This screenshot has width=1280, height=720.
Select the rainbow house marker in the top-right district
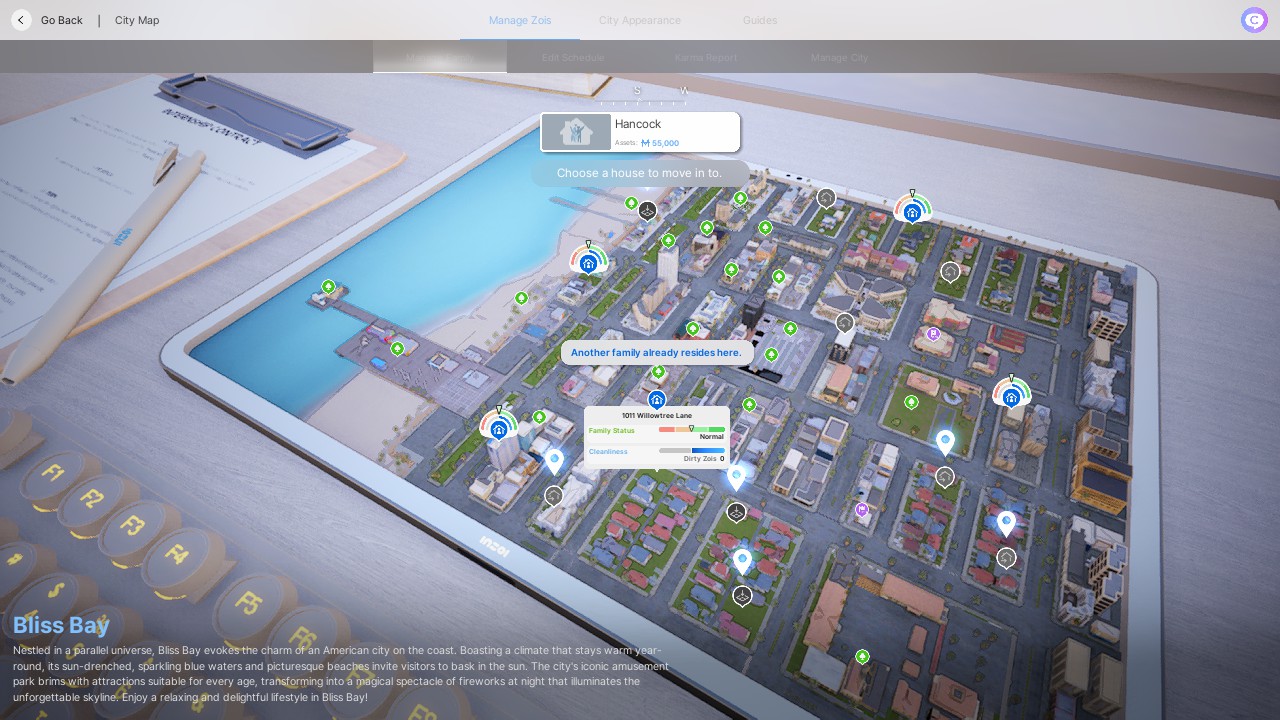[911, 211]
